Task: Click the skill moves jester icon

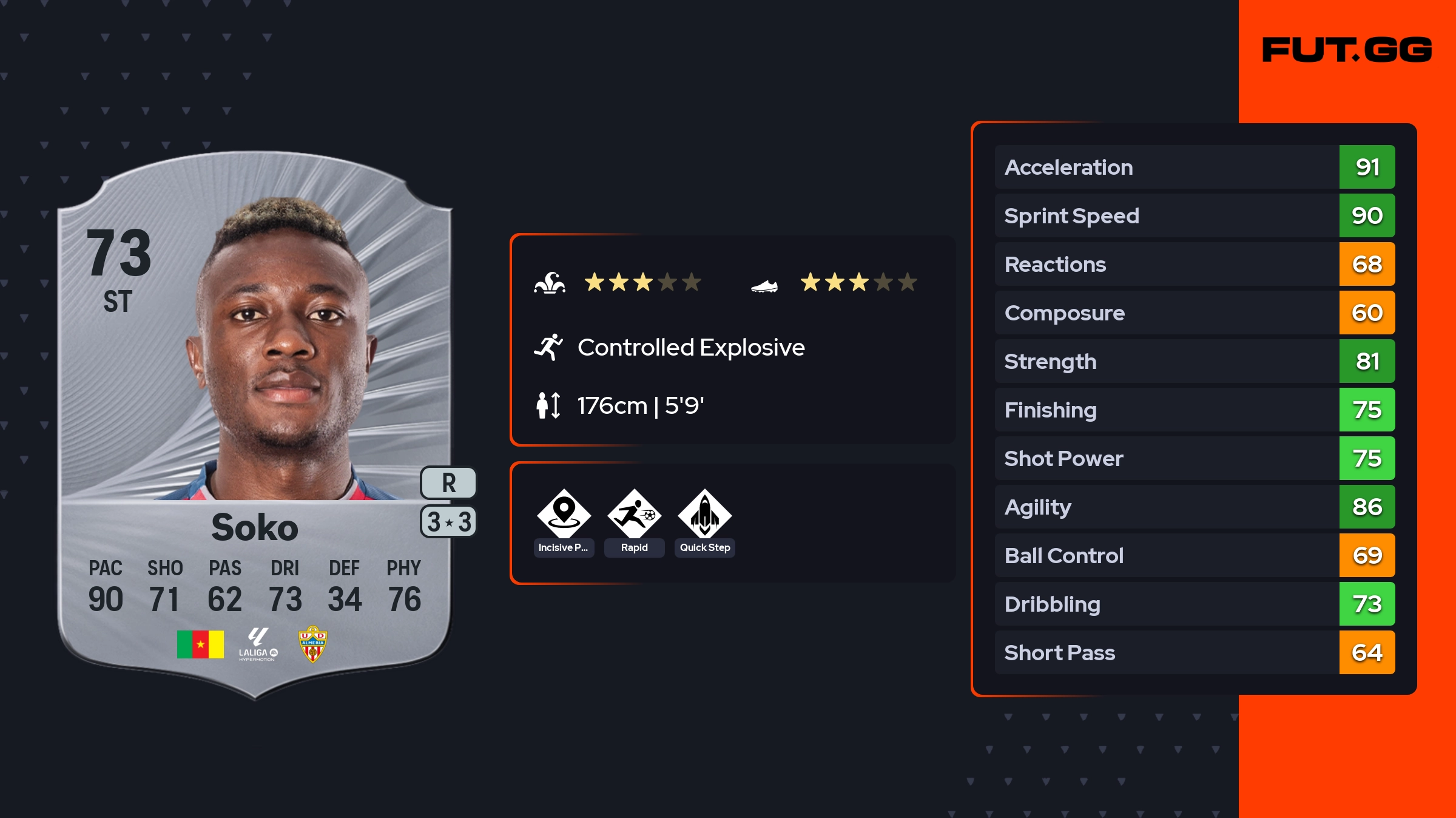Action: (550, 283)
